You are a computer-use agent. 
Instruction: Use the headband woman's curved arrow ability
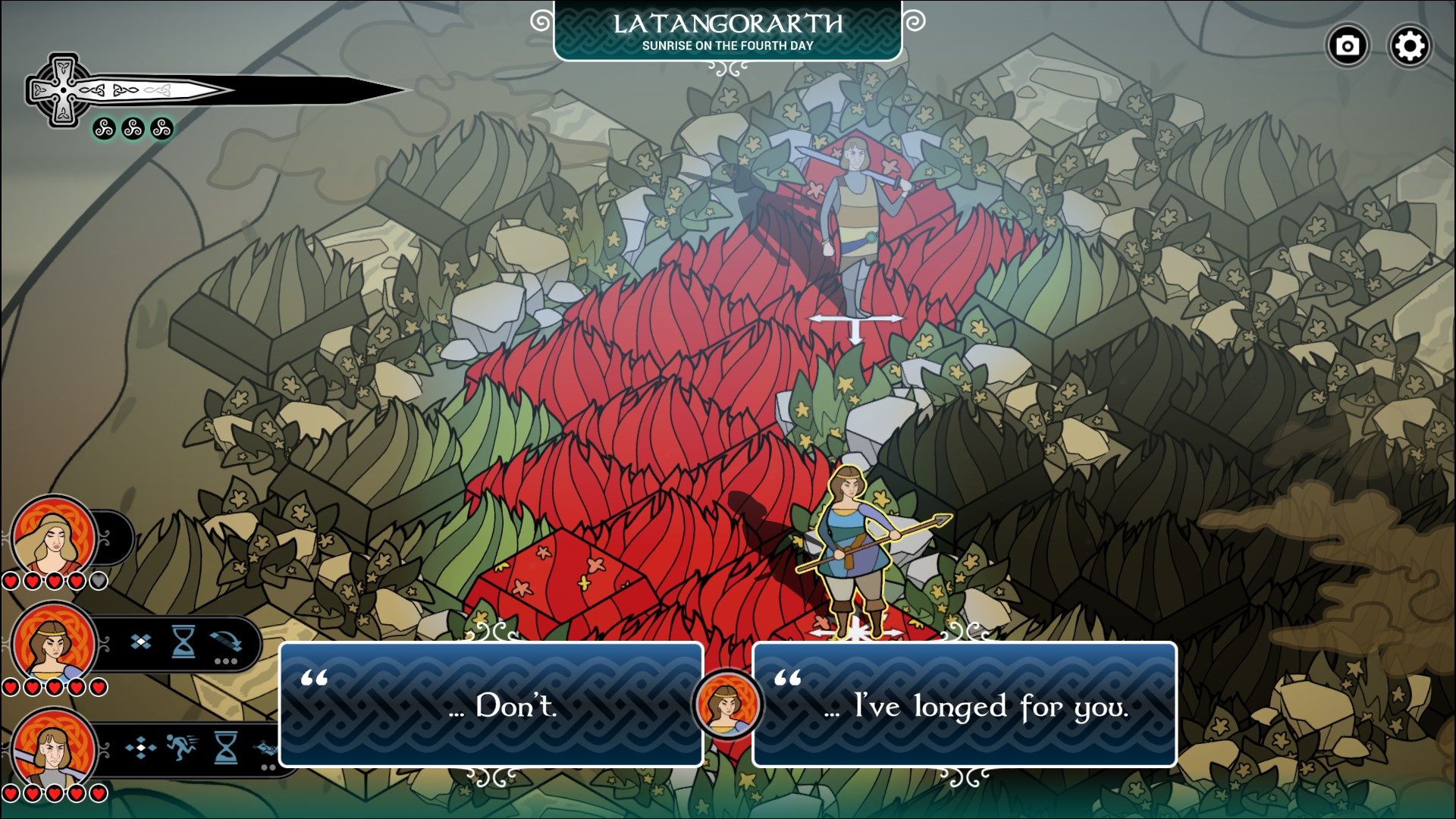pyautogui.click(x=226, y=642)
